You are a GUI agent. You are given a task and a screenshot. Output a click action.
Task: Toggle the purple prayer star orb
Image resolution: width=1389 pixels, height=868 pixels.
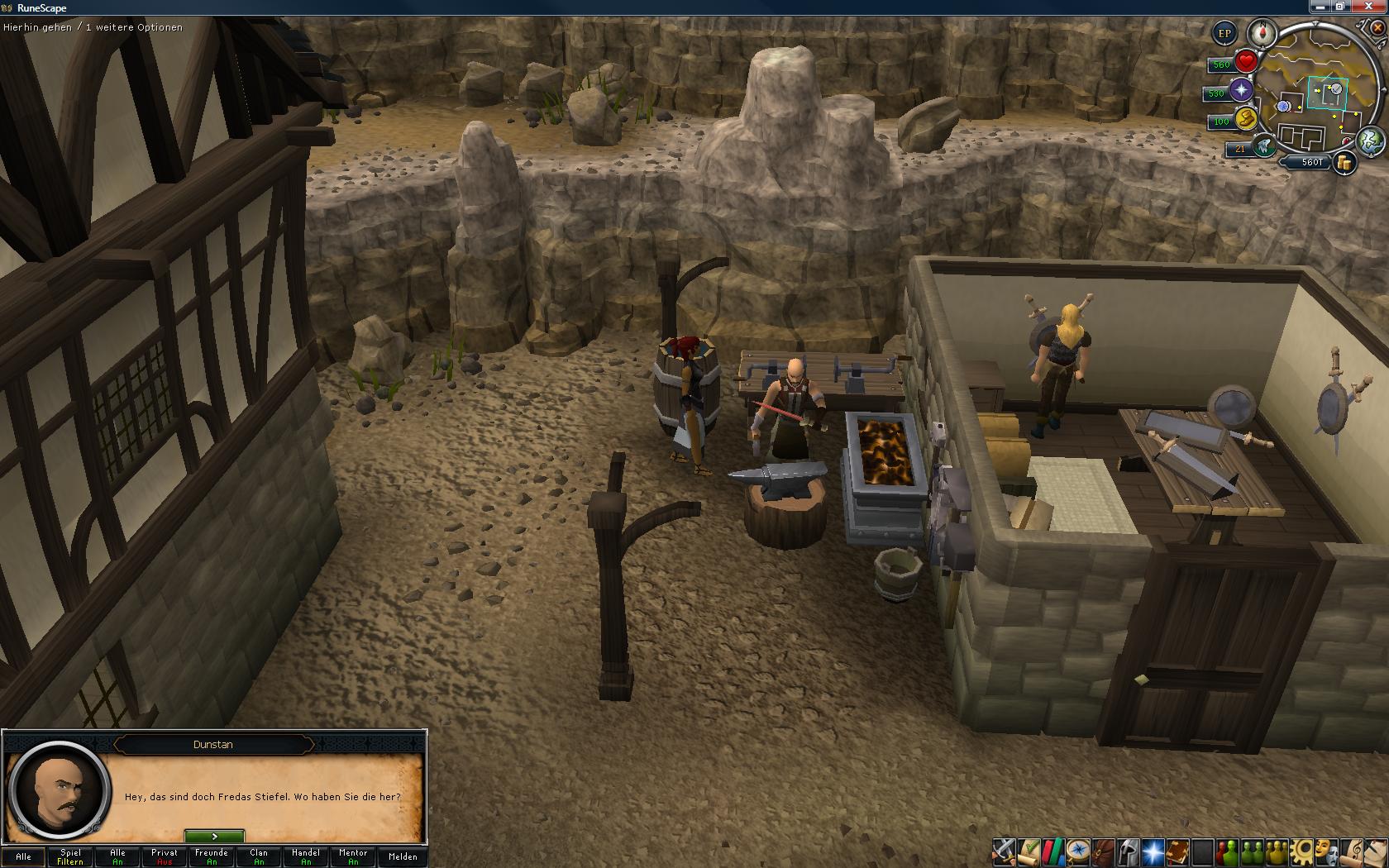(x=1241, y=91)
